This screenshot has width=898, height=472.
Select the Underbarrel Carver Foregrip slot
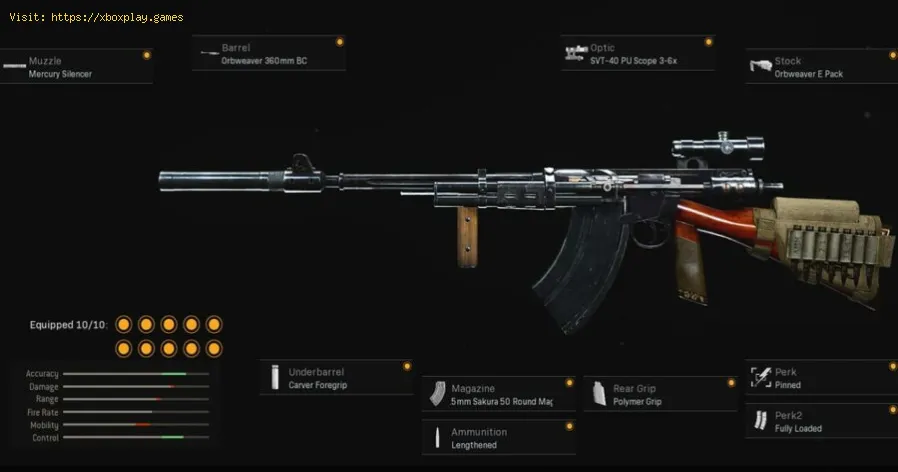pyautogui.click(x=335, y=377)
